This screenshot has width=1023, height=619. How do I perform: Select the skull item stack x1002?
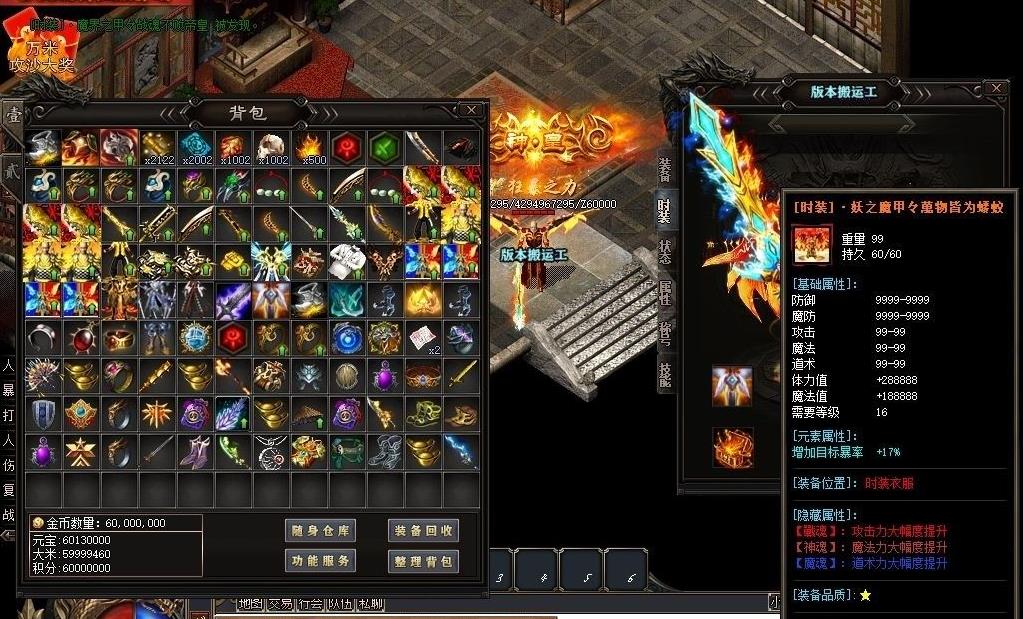271,147
